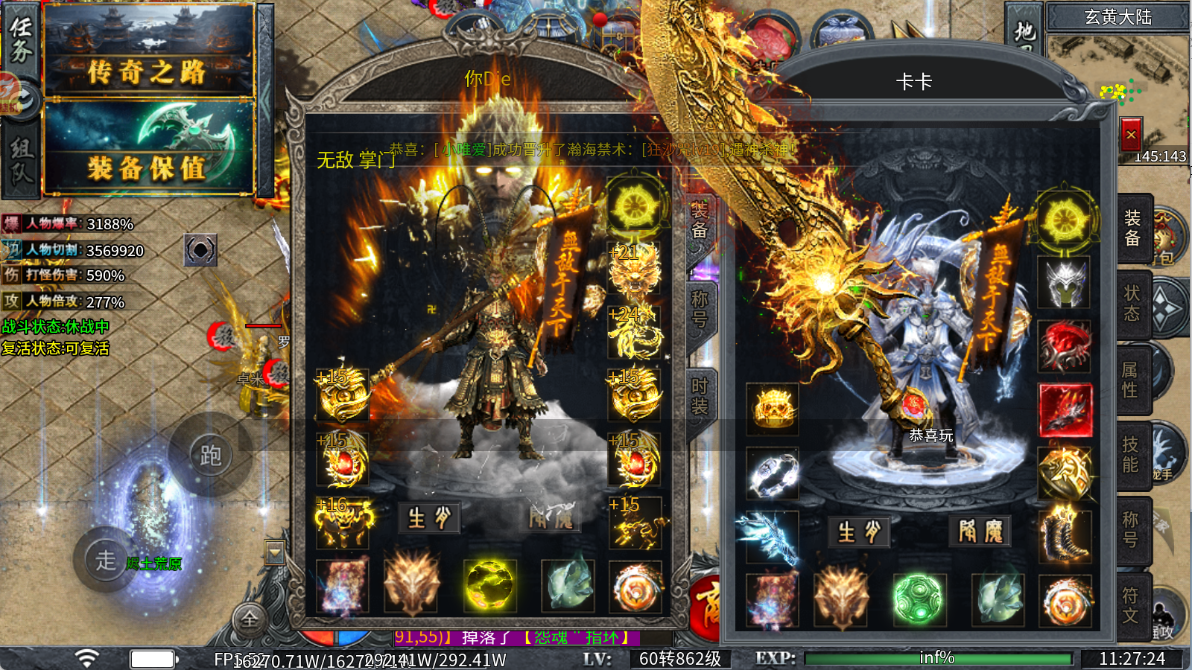Open the 组队 team tab

point(21,162)
